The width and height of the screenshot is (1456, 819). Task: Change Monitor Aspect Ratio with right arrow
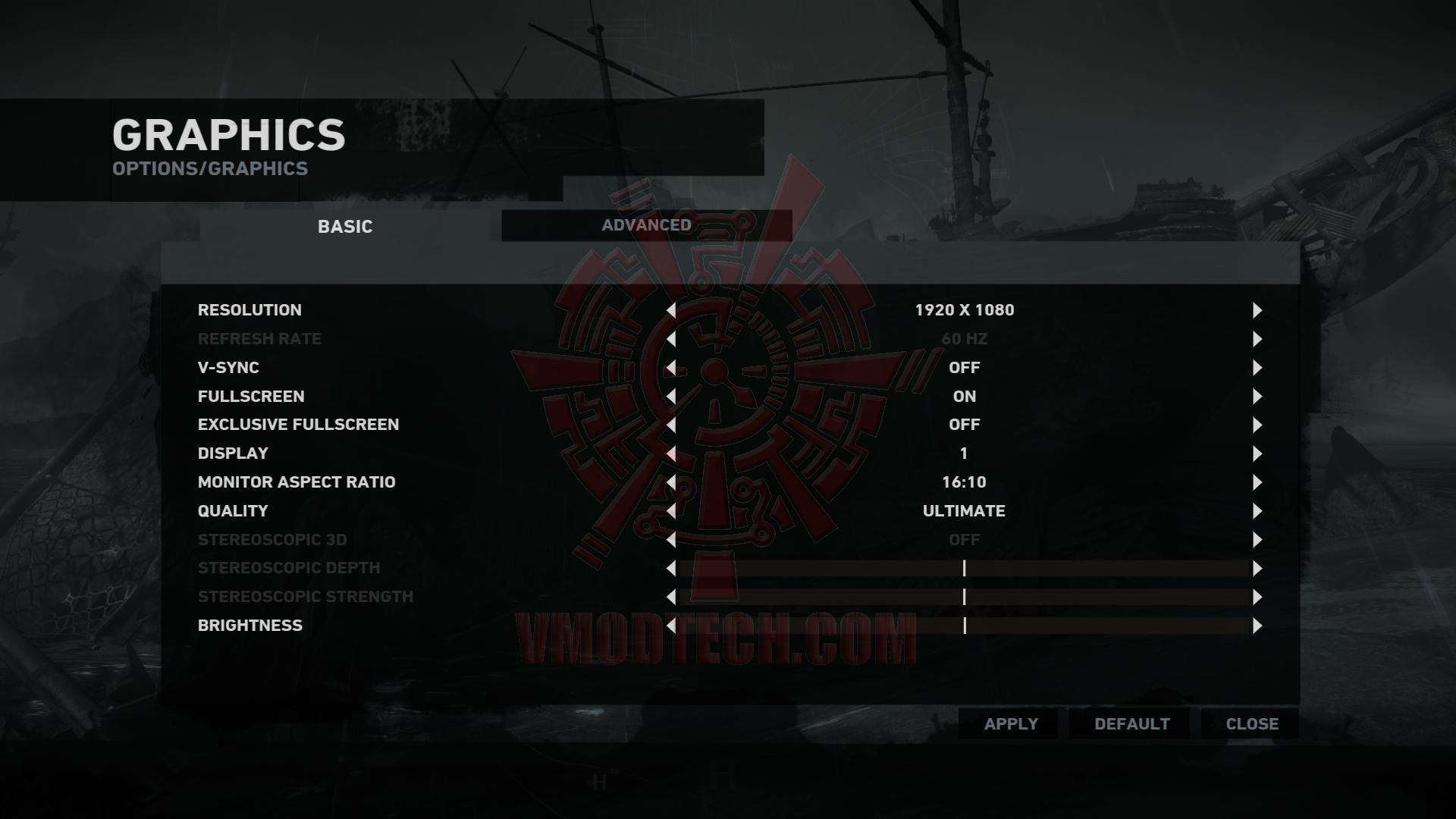[1257, 482]
